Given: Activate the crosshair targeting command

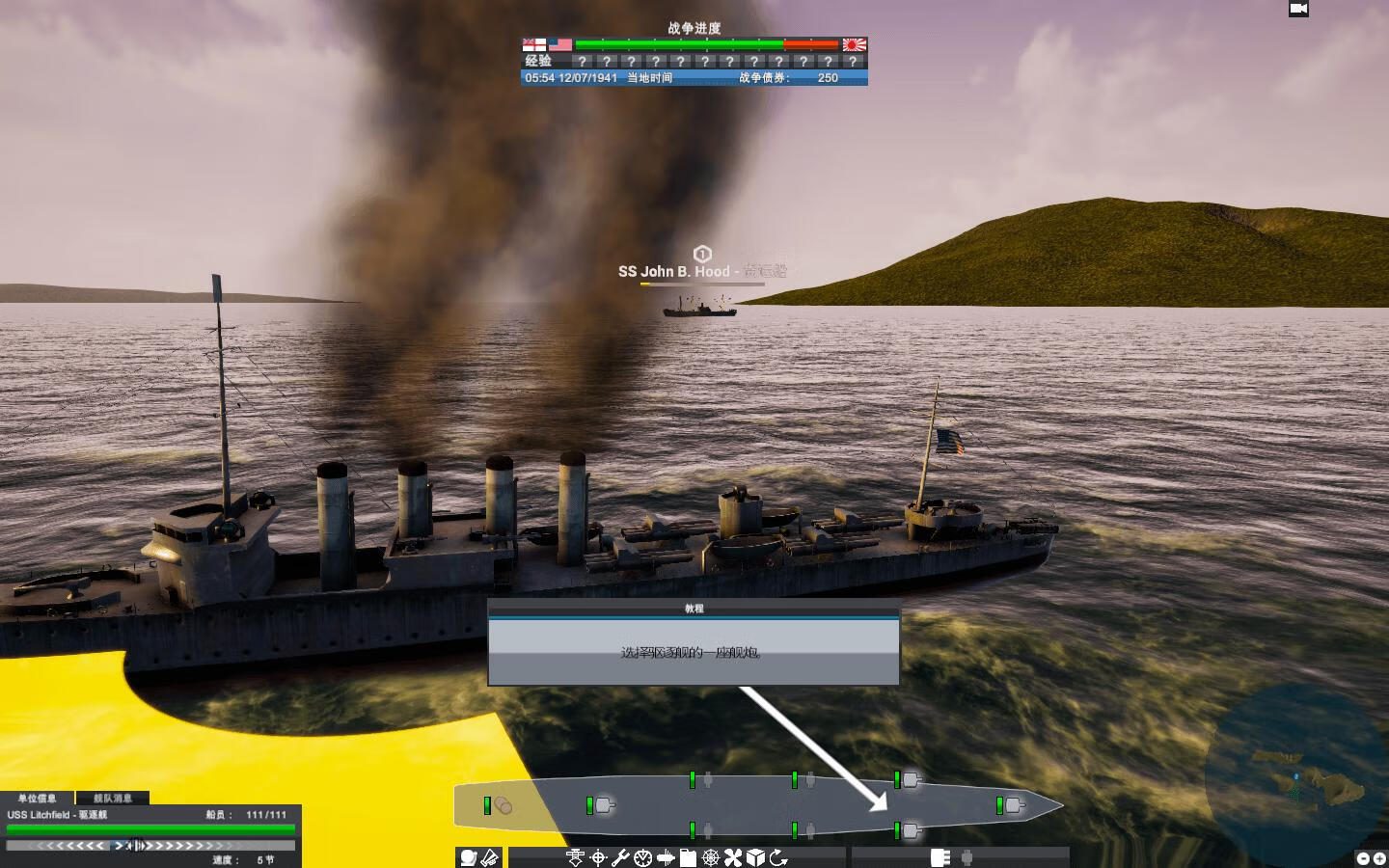Looking at the screenshot, I should pyautogui.click(x=598, y=857).
